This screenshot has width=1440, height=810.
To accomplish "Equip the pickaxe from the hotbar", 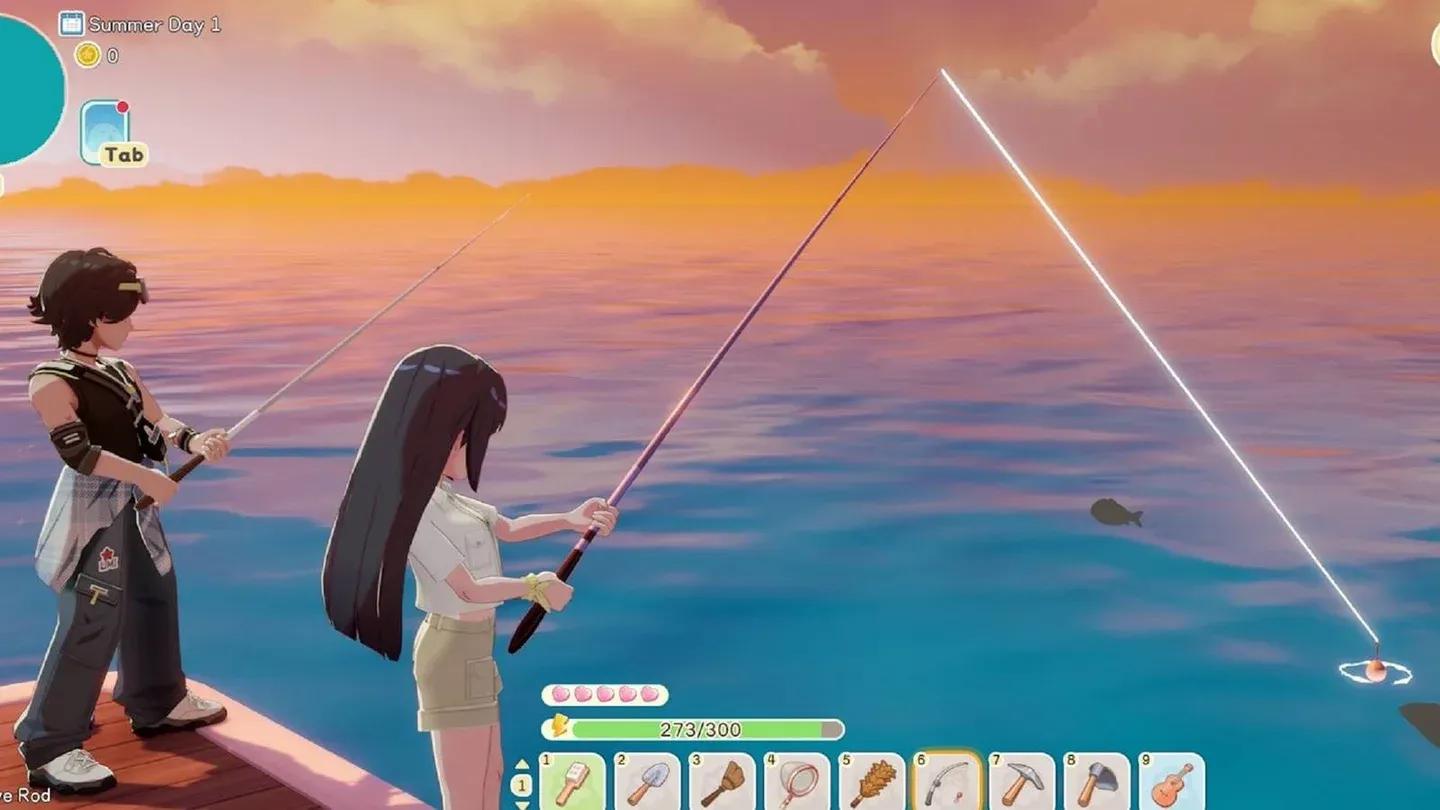I will click(1022, 783).
